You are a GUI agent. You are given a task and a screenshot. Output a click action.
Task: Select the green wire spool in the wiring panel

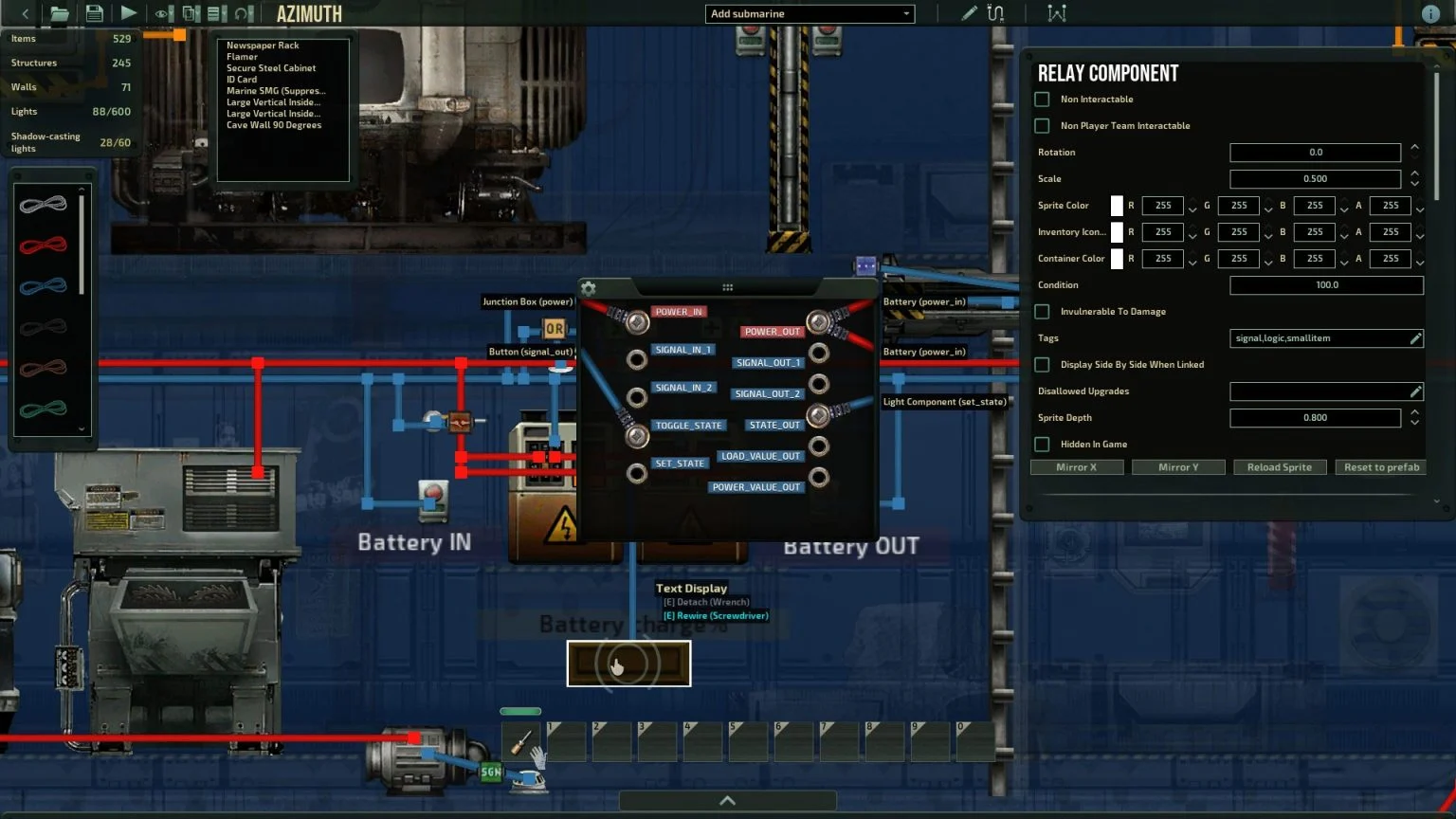44,409
